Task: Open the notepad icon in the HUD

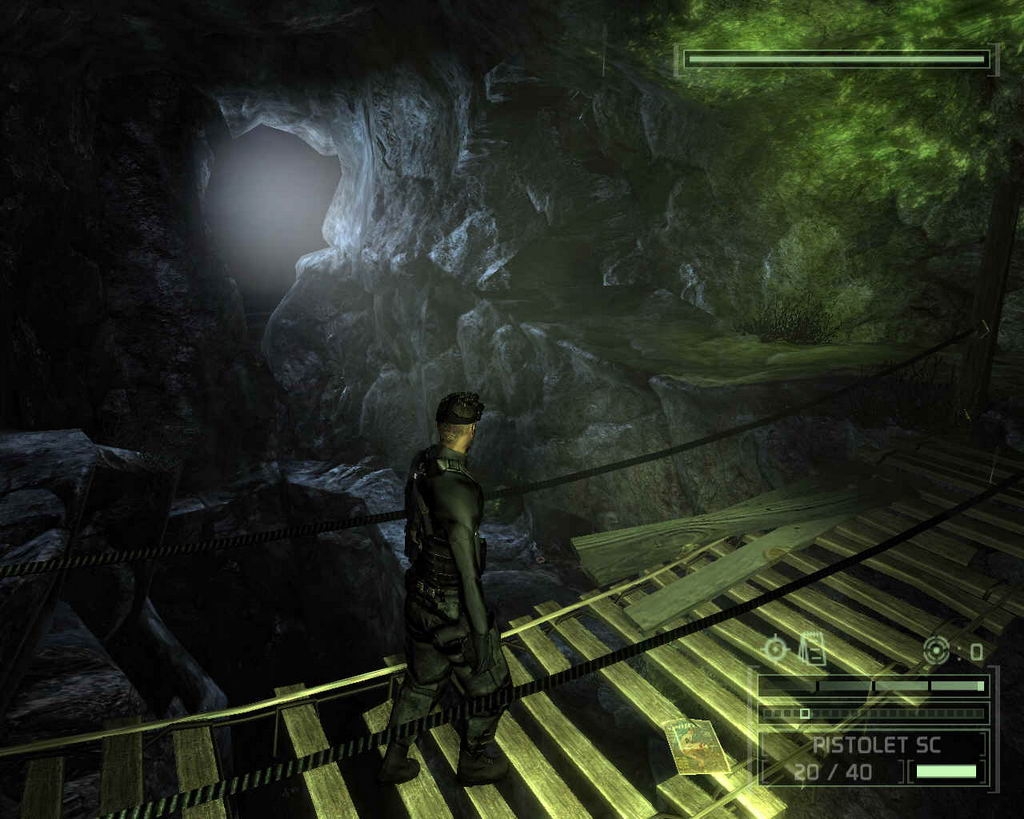Action: [813, 649]
